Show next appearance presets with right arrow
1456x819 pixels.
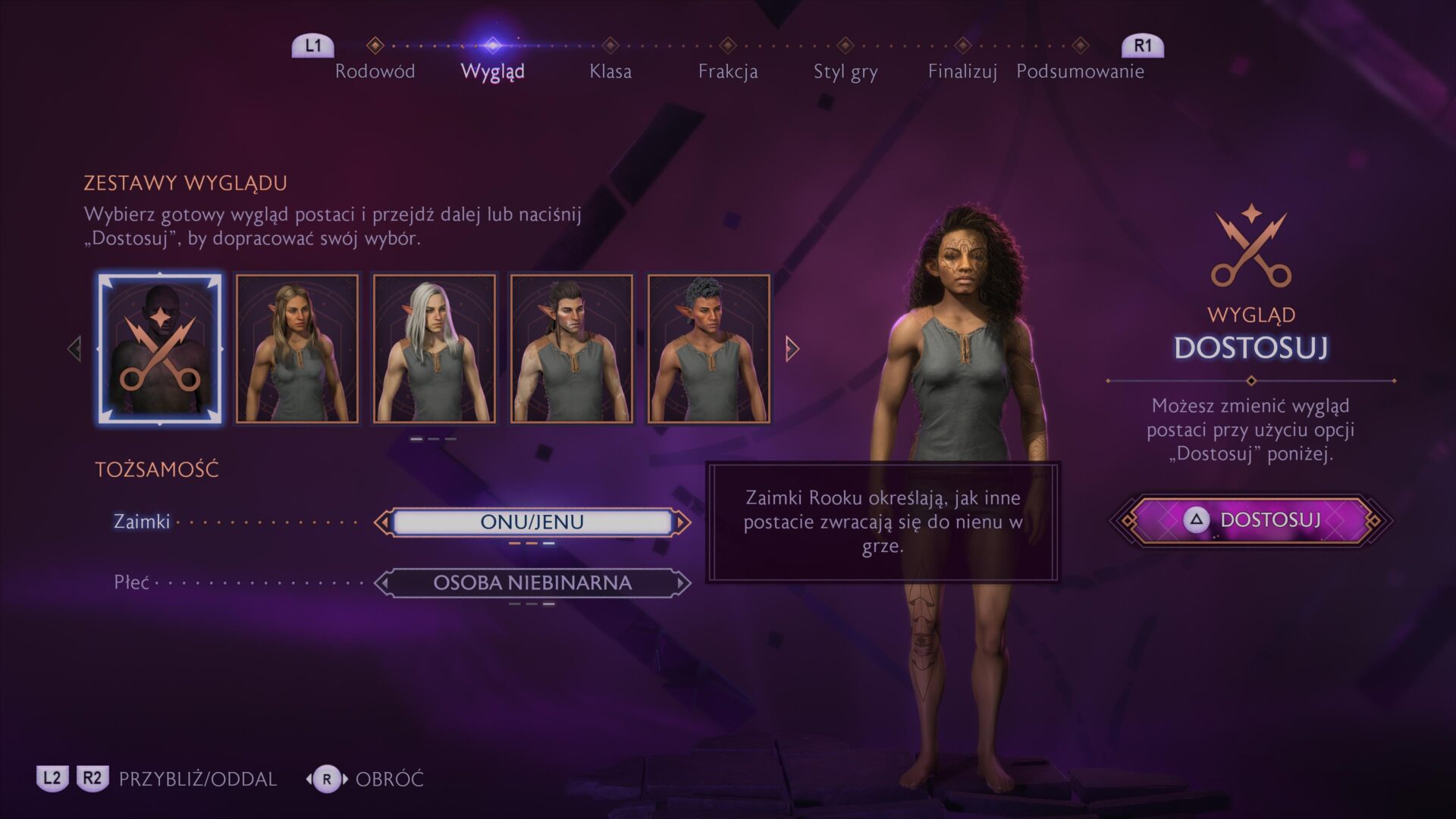point(792,349)
